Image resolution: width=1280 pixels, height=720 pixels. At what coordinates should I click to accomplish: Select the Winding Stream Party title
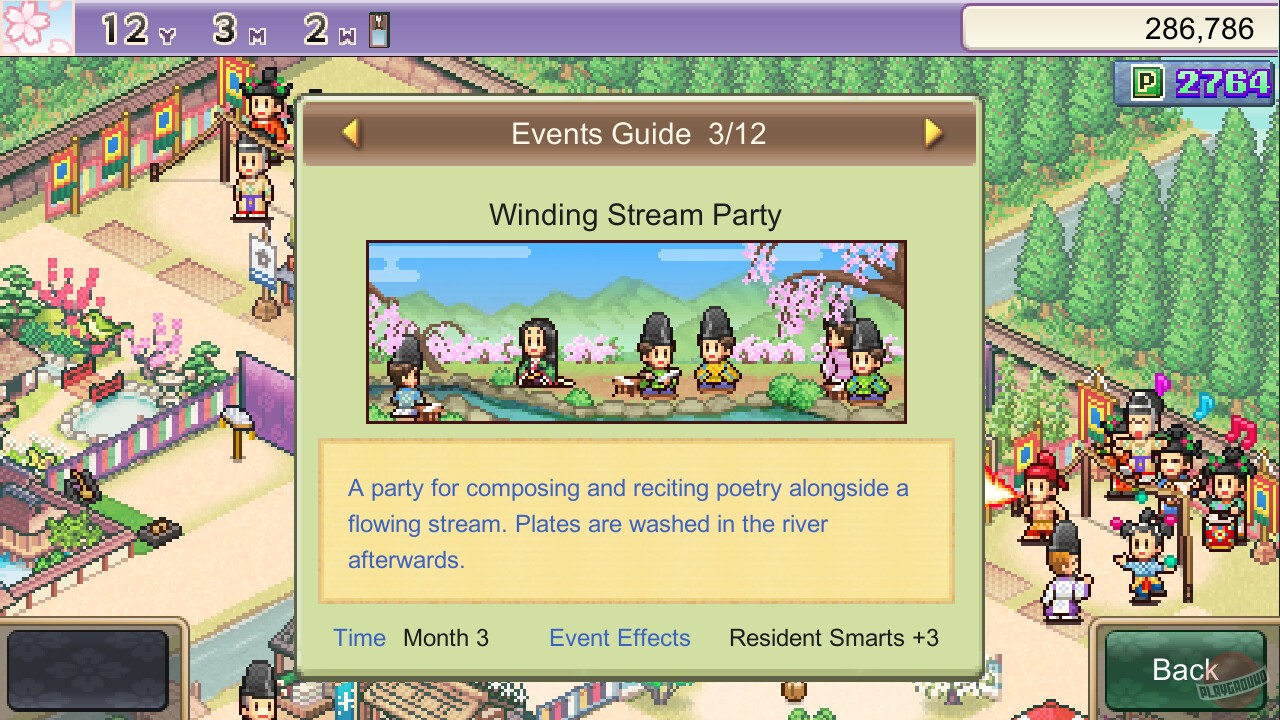pyautogui.click(x=636, y=214)
